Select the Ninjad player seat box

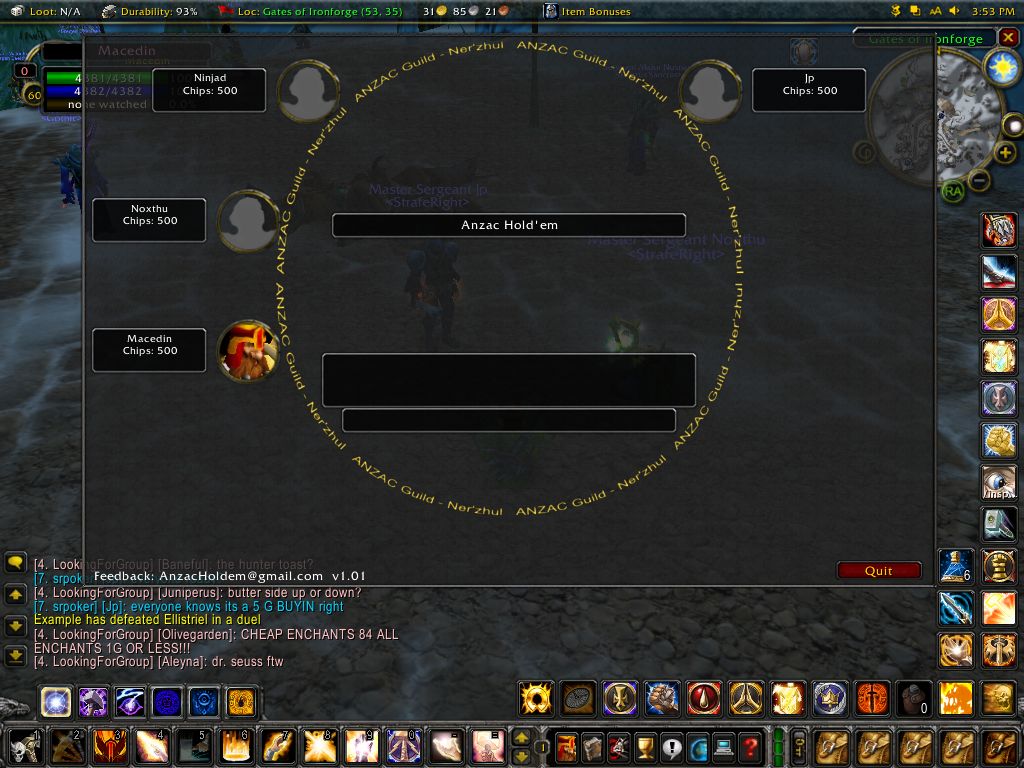209,90
